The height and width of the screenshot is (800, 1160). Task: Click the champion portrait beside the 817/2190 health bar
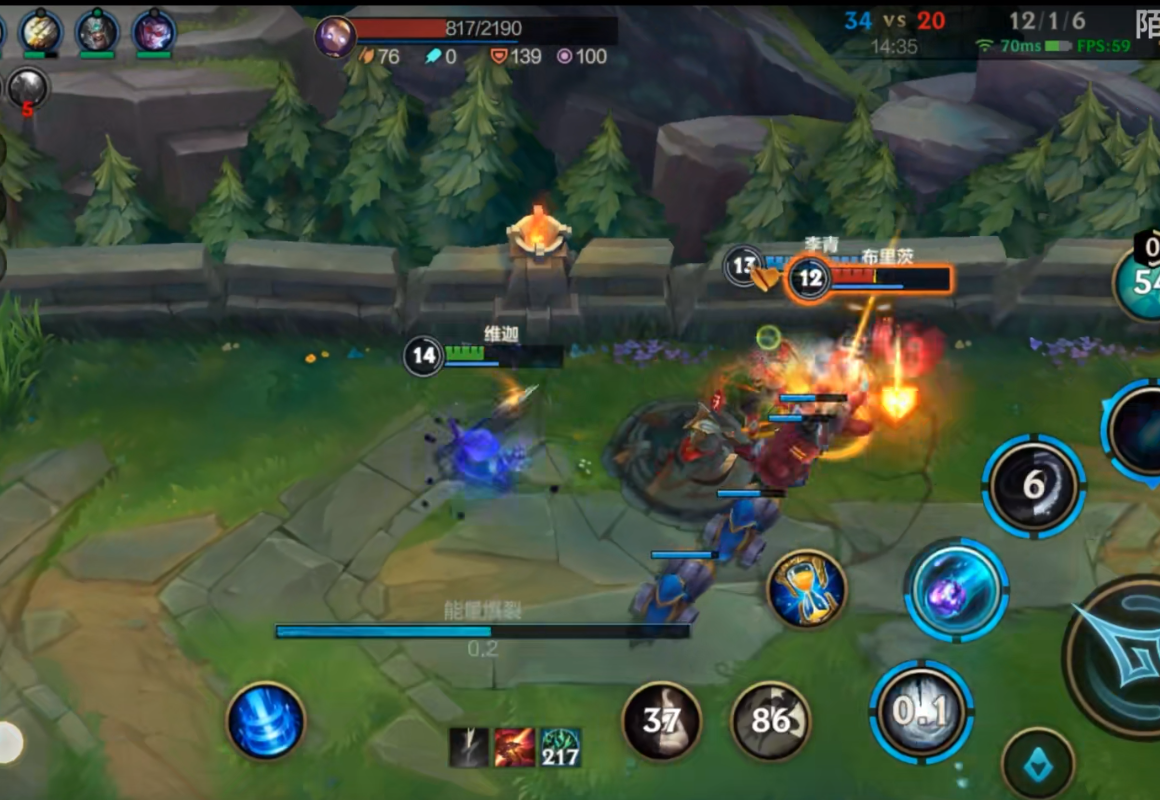[x=334, y=37]
